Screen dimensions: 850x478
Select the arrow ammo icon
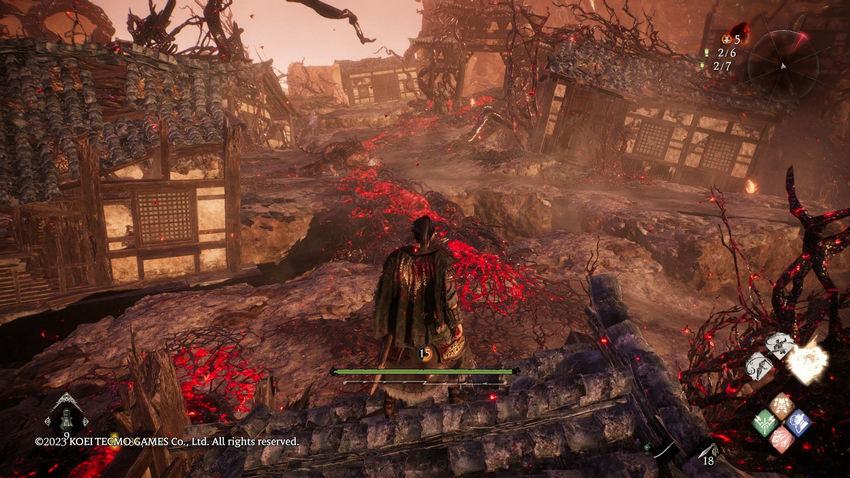pos(709,451)
